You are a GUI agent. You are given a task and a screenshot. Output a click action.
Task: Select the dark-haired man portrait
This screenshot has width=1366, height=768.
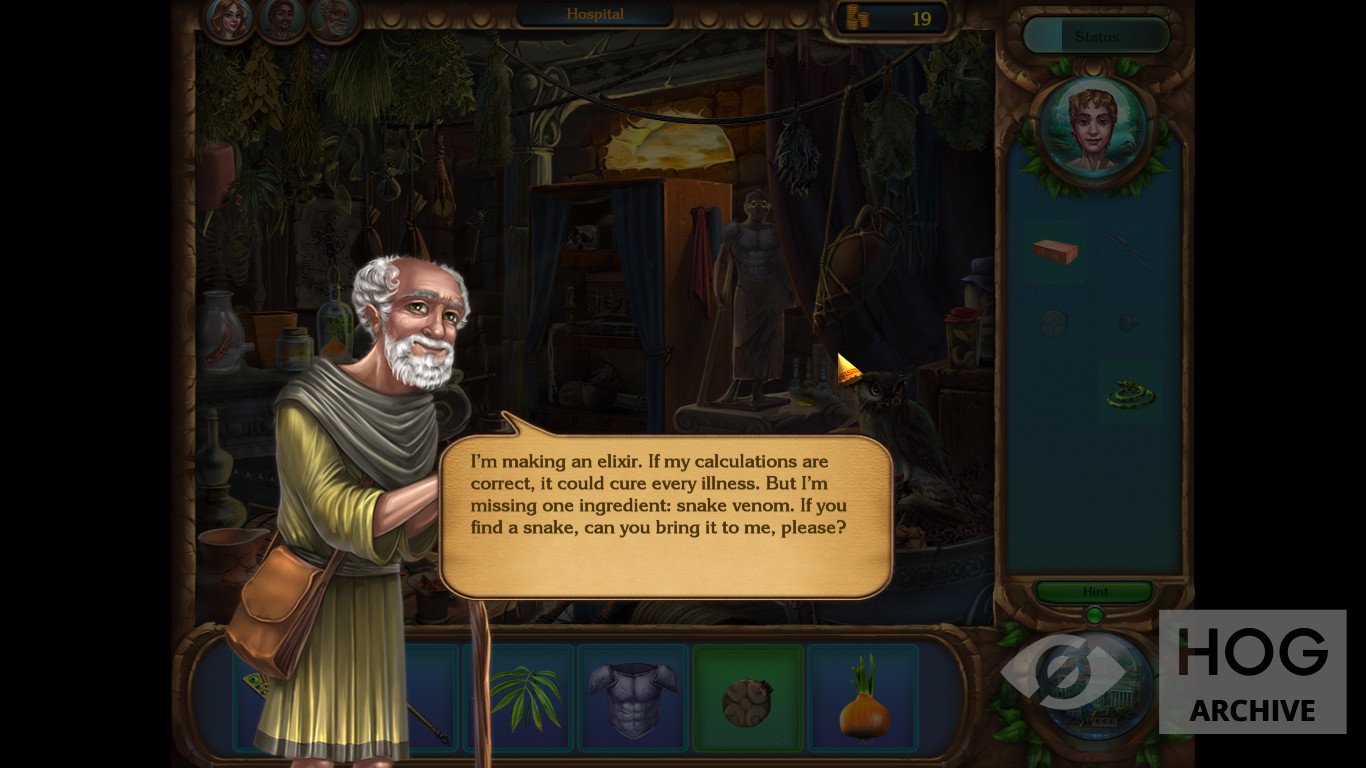click(x=282, y=18)
